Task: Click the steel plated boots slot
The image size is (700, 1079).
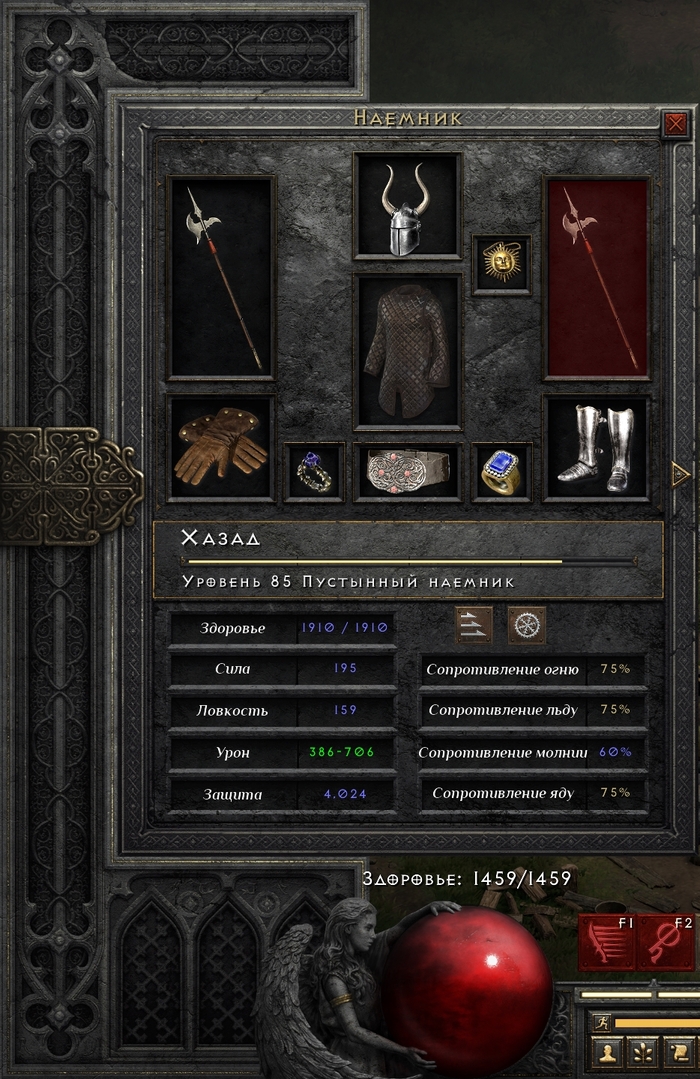Action: pos(596,448)
